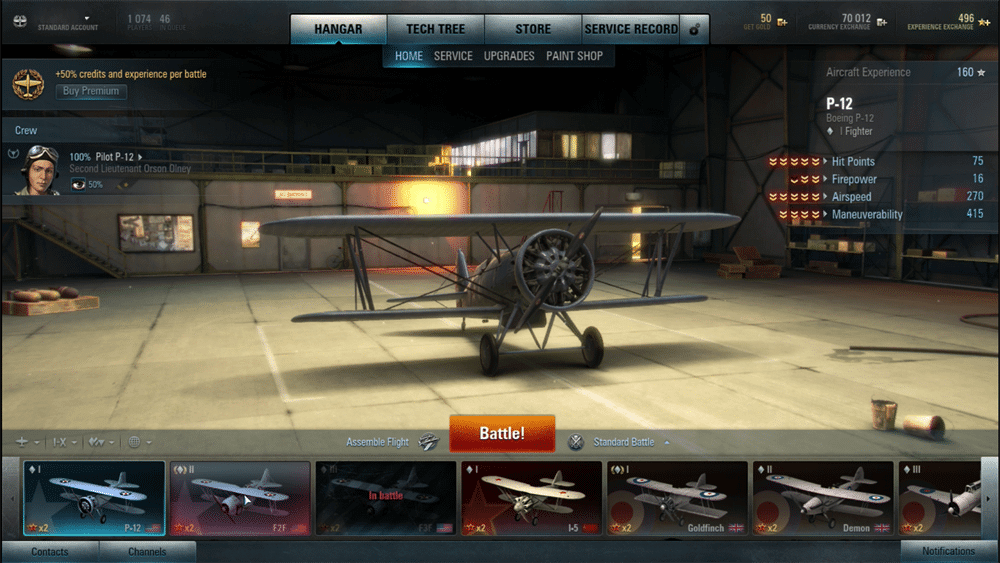Viewport: 1000px width, 563px height.
Task: Switch to the Hangar tab
Action: pyautogui.click(x=338, y=29)
